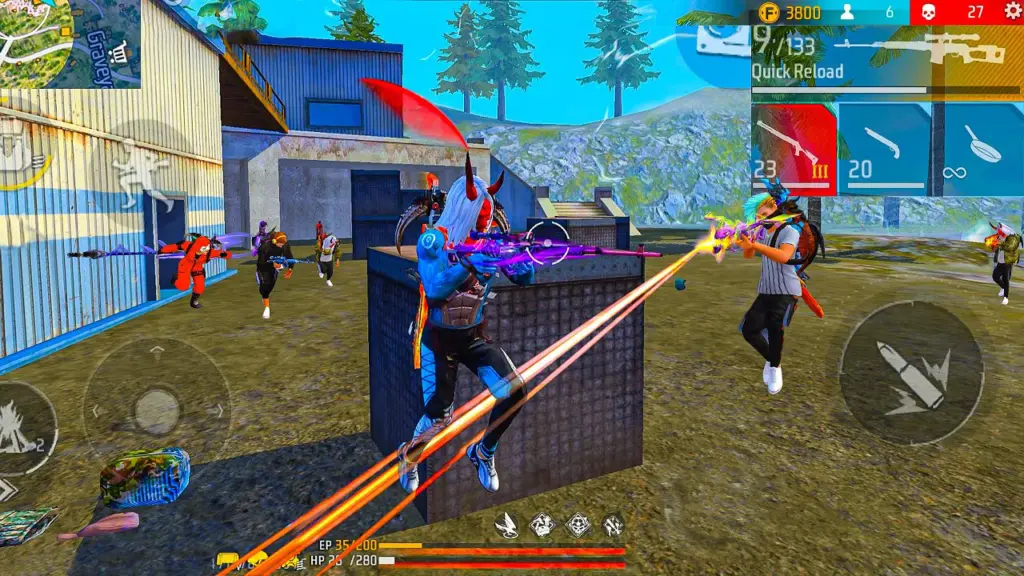Equip the frying pan melee slot

pyautogui.click(x=978, y=148)
